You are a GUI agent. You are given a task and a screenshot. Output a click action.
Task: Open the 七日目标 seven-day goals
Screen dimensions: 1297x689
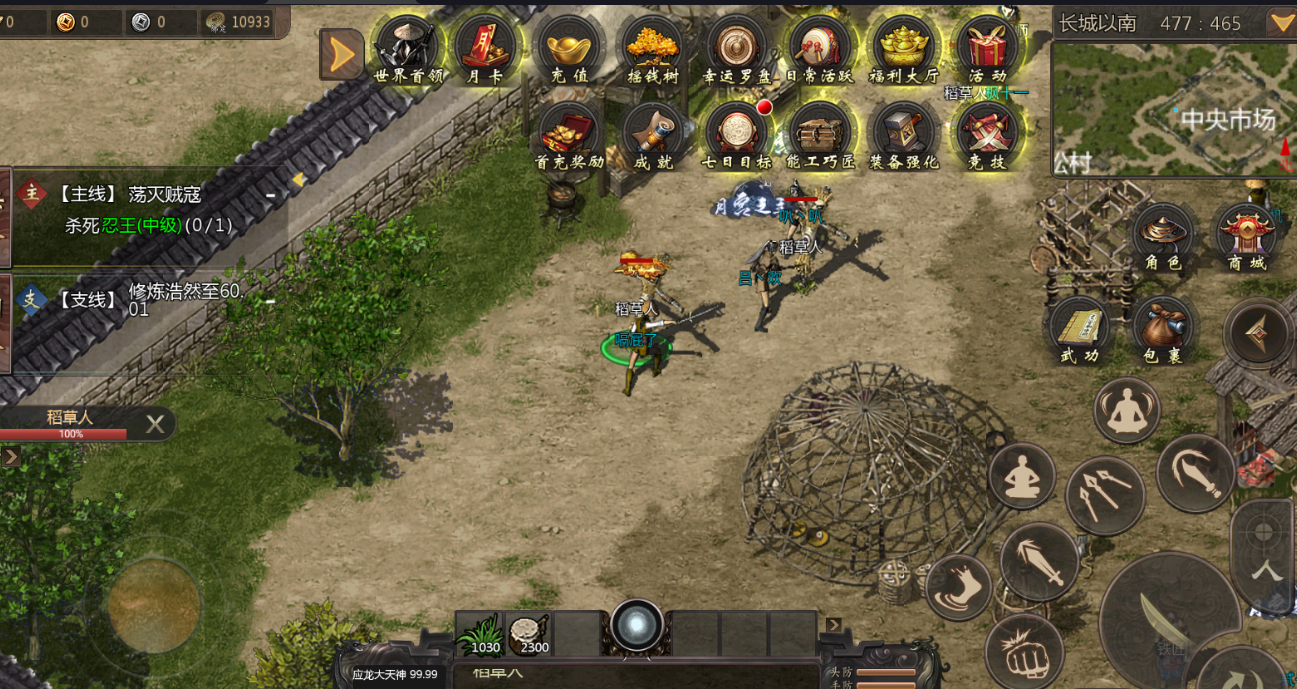737,134
